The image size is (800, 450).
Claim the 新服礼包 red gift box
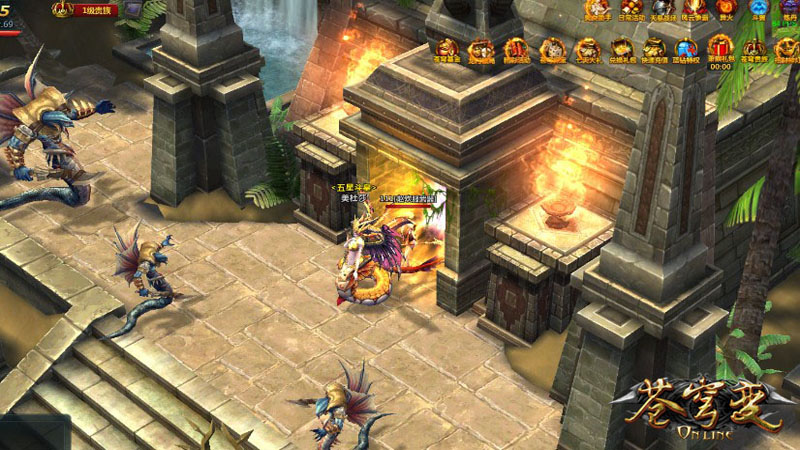tap(721, 46)
